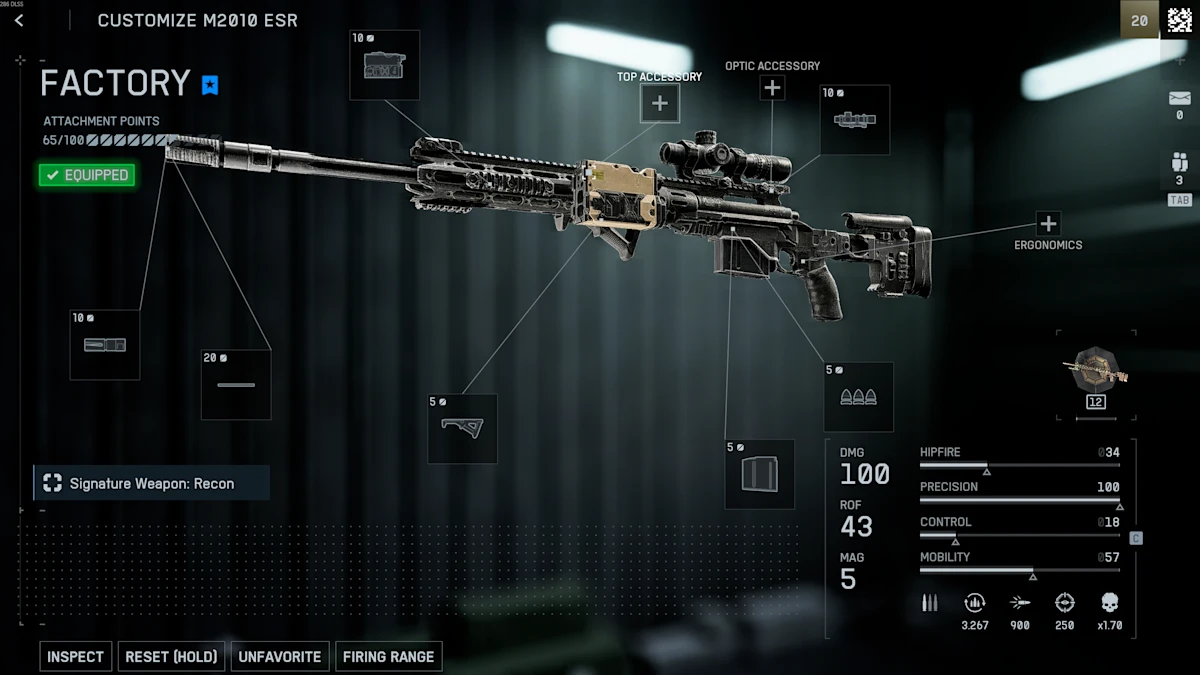Screen dimensions: 1200x675
Task: Select the muzzle suppressor attachment slot
Action: [105, 345]
